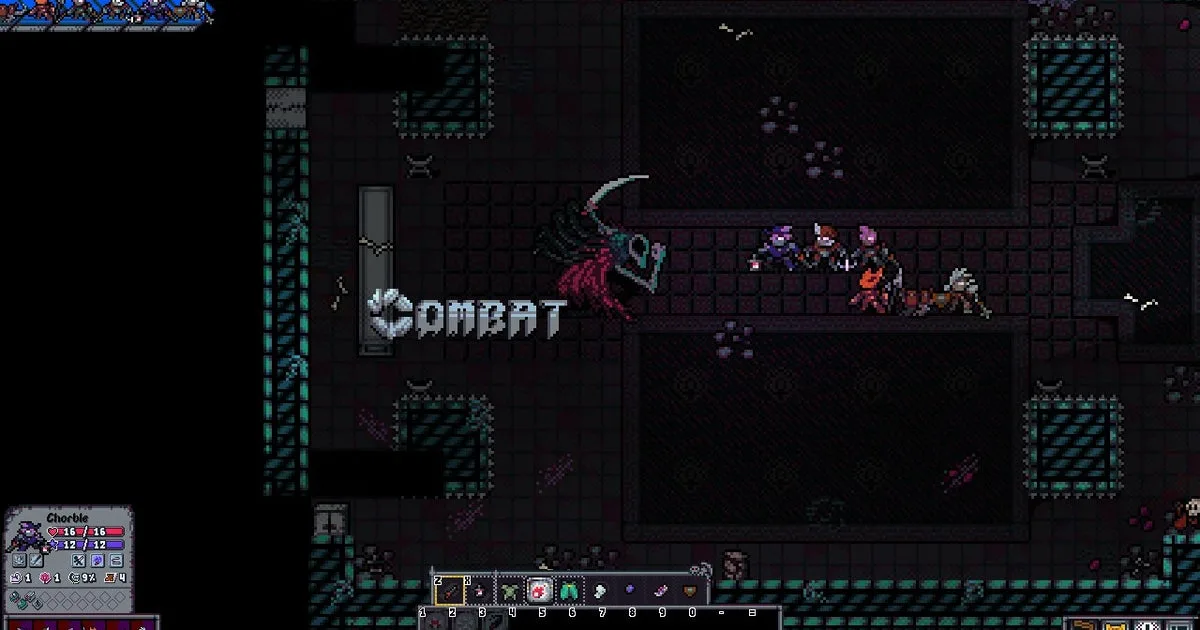Select the brown shield hotbar item
The image size is (1200, 630).
click(x=690, y=591)
